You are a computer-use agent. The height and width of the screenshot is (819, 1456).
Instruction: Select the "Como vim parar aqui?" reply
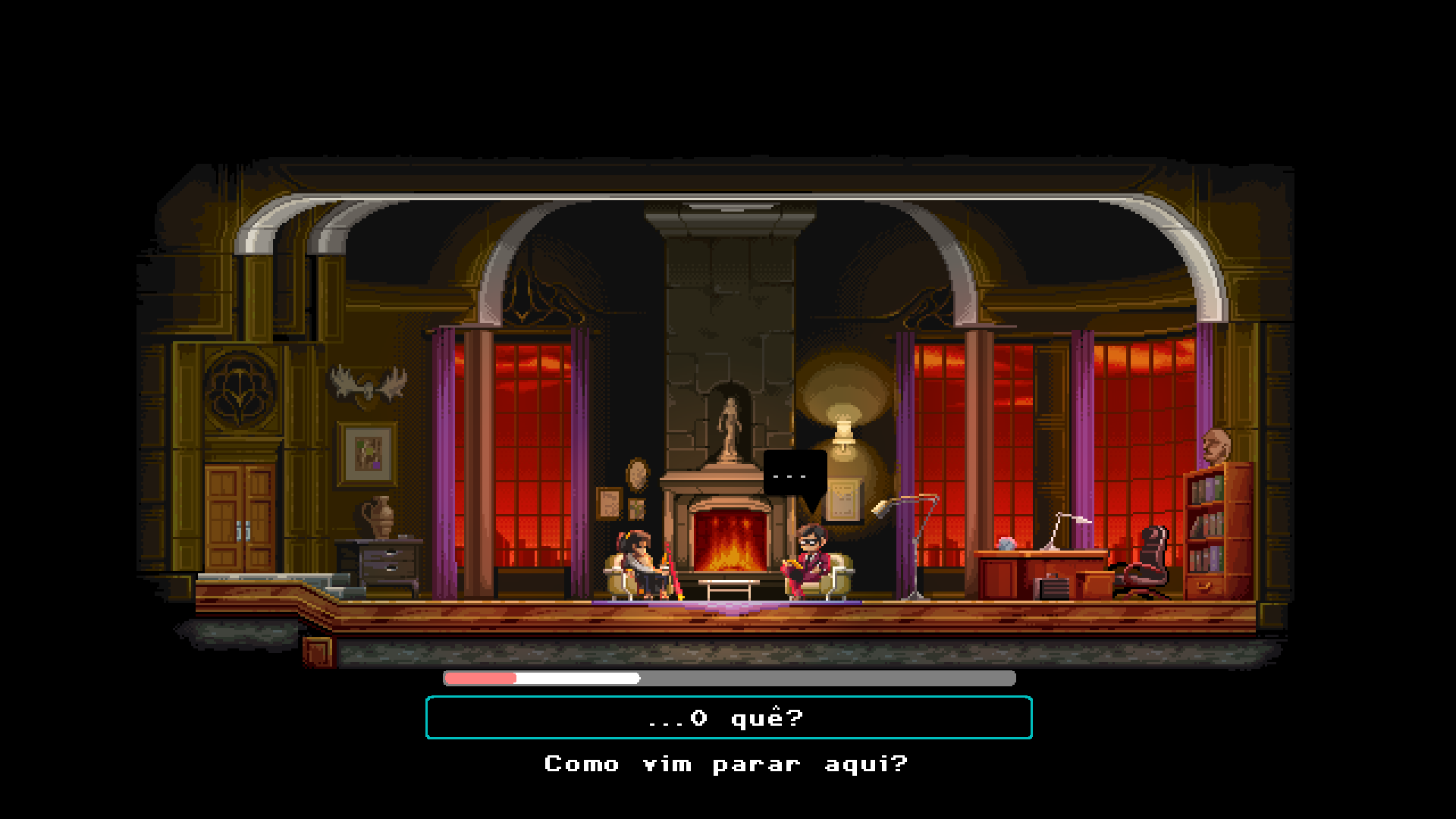[726, 764]
